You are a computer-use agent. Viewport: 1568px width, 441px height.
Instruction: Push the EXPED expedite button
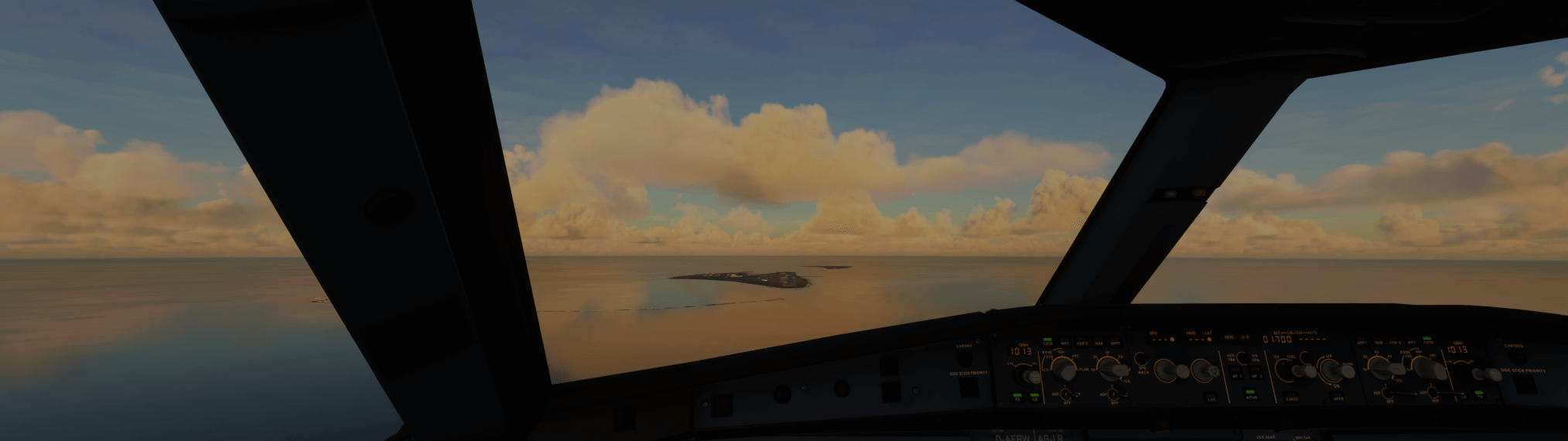click(1292, 399)
